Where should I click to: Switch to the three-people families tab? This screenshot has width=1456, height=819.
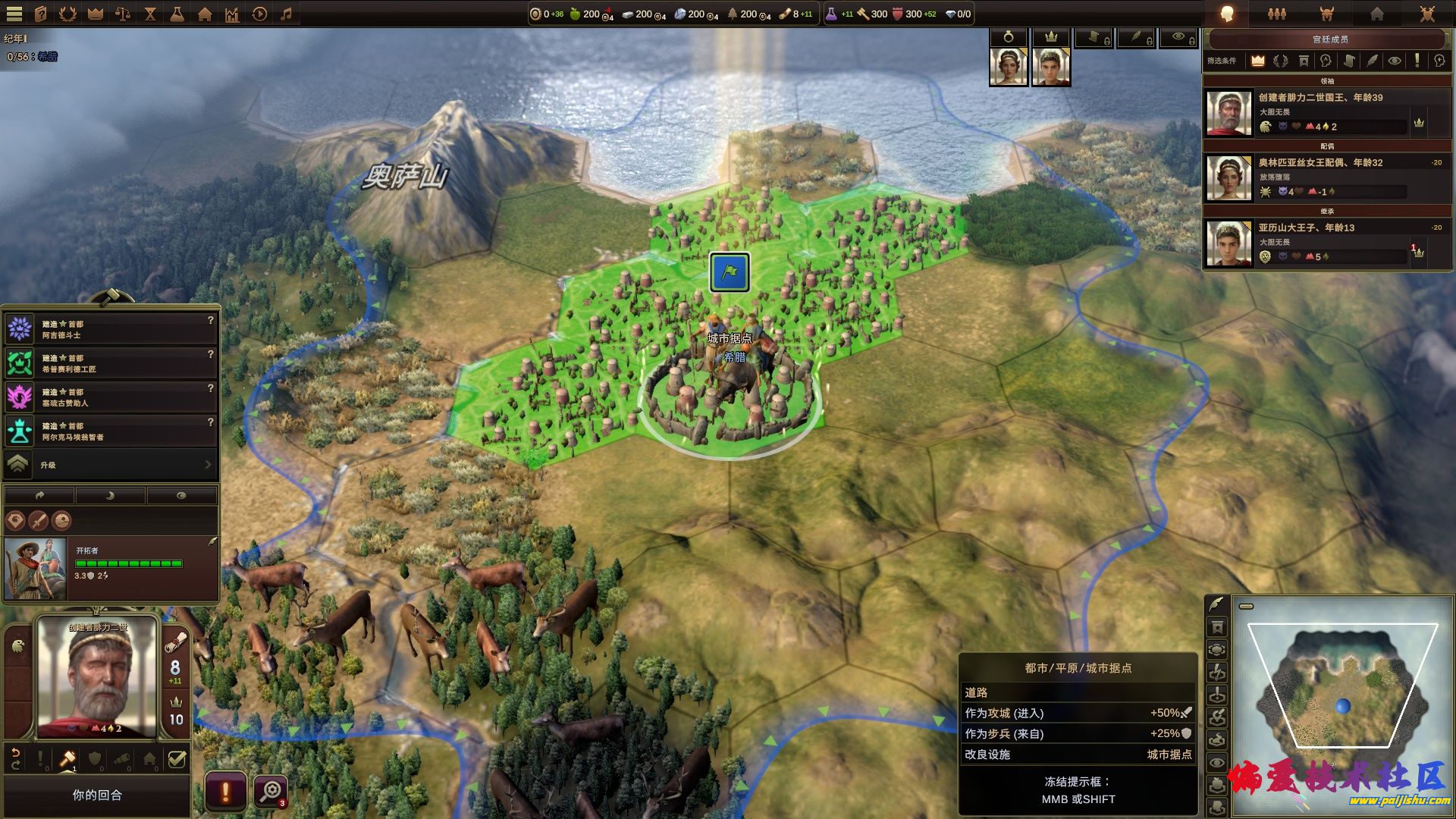pyautogui.click(x=1277, y=14)
